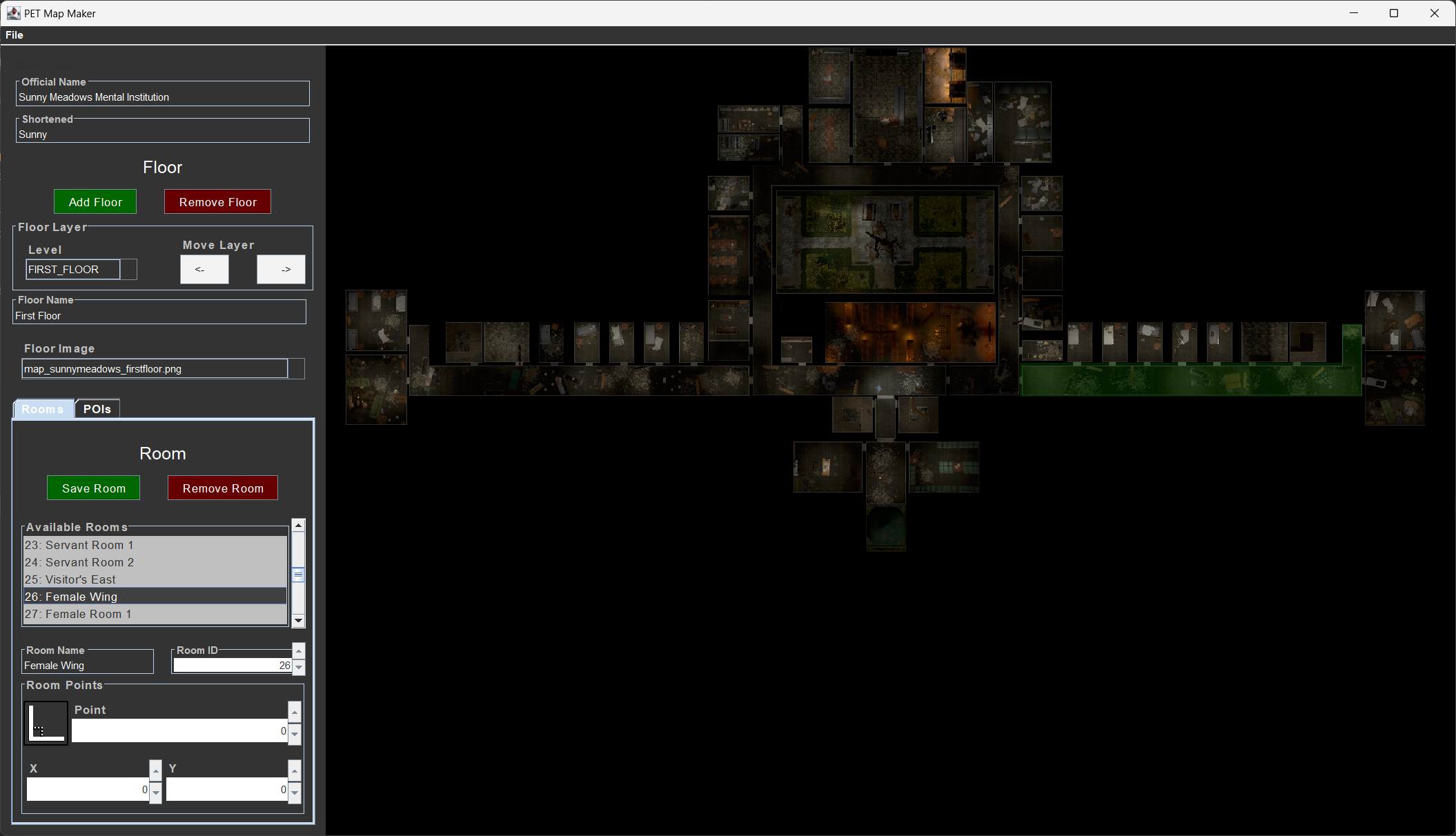Open the Level dropdown showing FIRST_FLOOR
Image resolution: width=1456 pixels, height=836 pixels.
129,269
